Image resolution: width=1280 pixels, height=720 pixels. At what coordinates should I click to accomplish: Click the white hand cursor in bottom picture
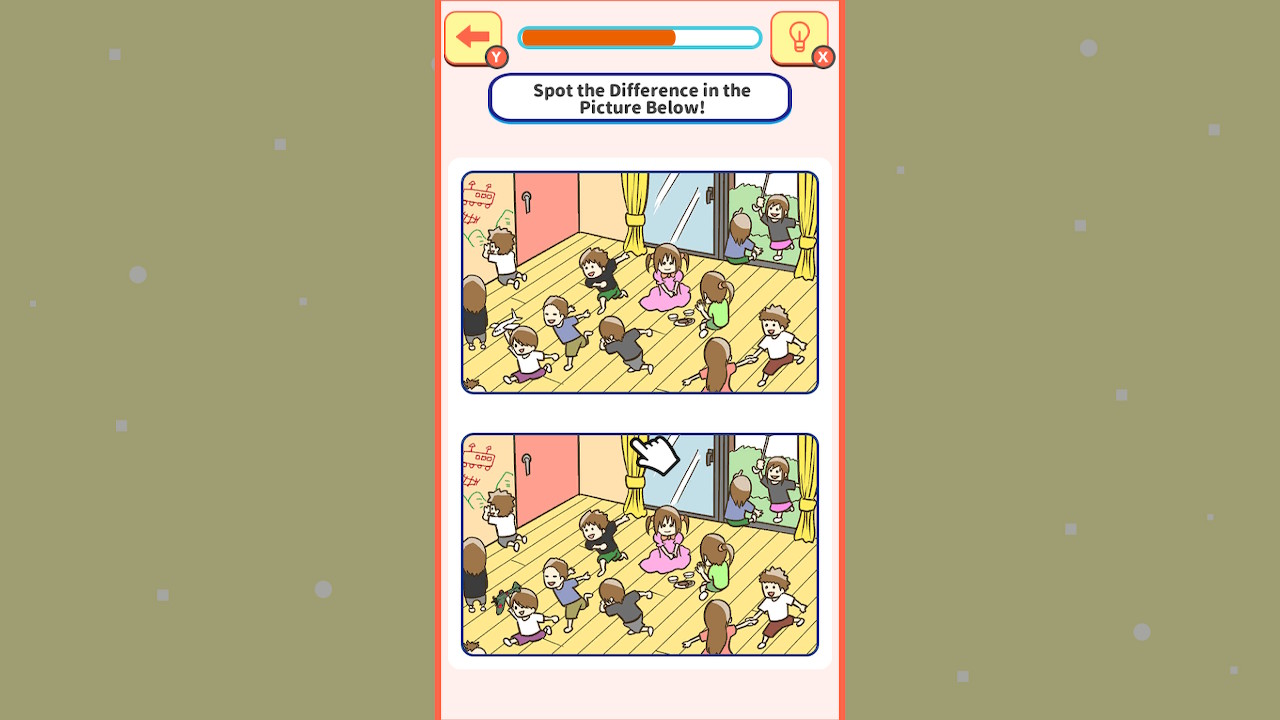click(655, 455)
